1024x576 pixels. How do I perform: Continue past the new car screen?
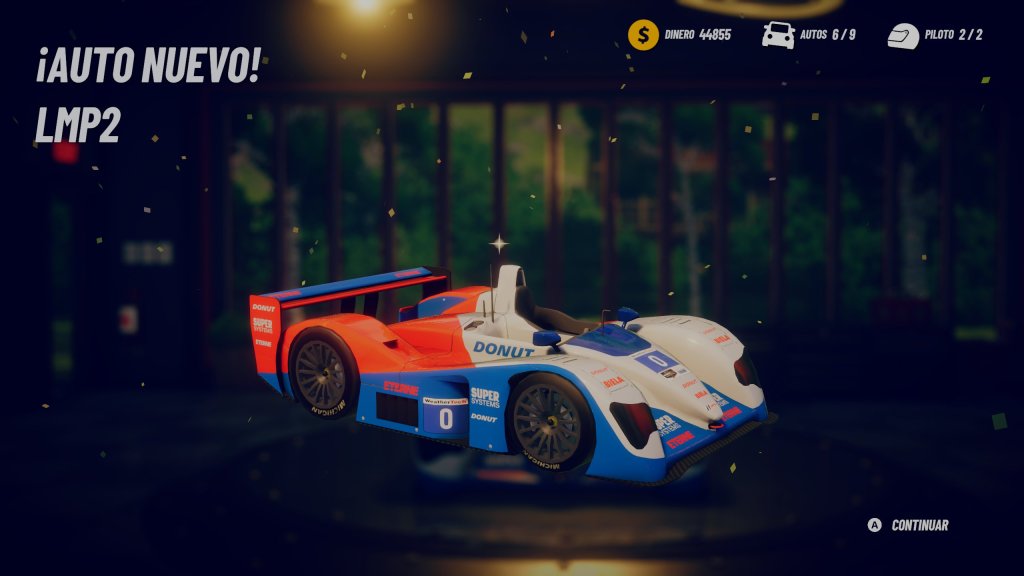pyautogui.click(x=909, y=525)
